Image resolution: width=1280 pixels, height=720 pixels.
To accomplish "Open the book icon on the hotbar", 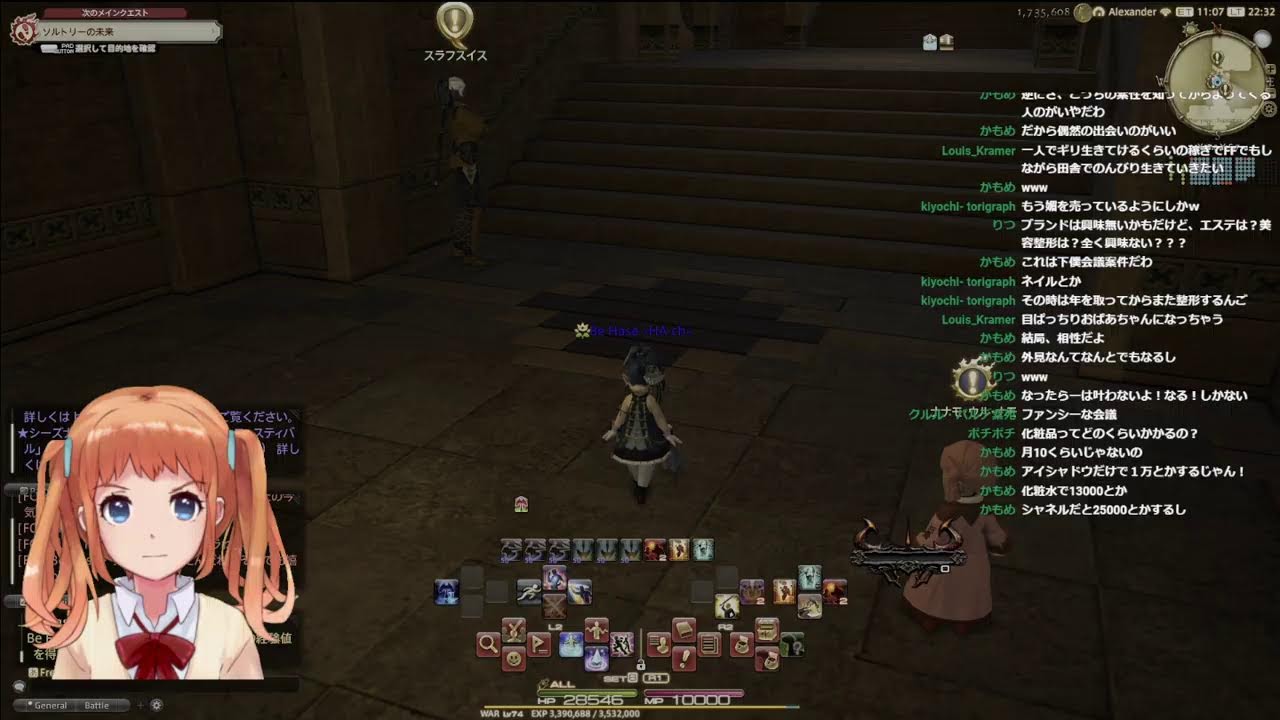I will [x=684, y=630].
